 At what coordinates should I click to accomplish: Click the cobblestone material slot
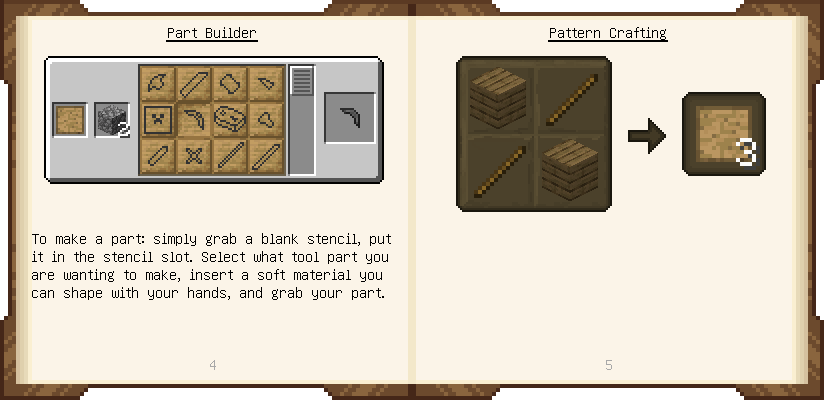112,120
